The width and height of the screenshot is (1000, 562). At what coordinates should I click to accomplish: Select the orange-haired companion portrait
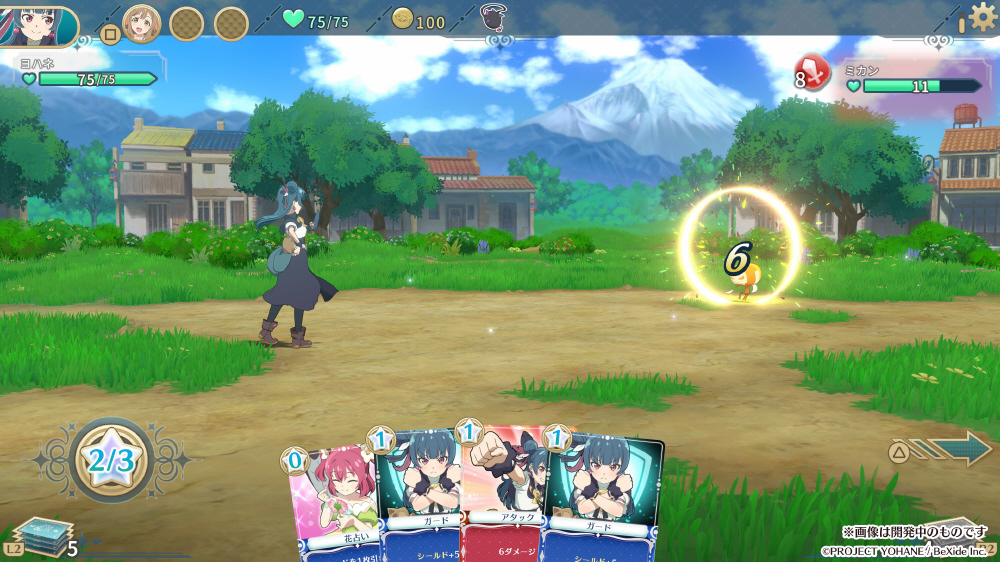click(141, 23)
